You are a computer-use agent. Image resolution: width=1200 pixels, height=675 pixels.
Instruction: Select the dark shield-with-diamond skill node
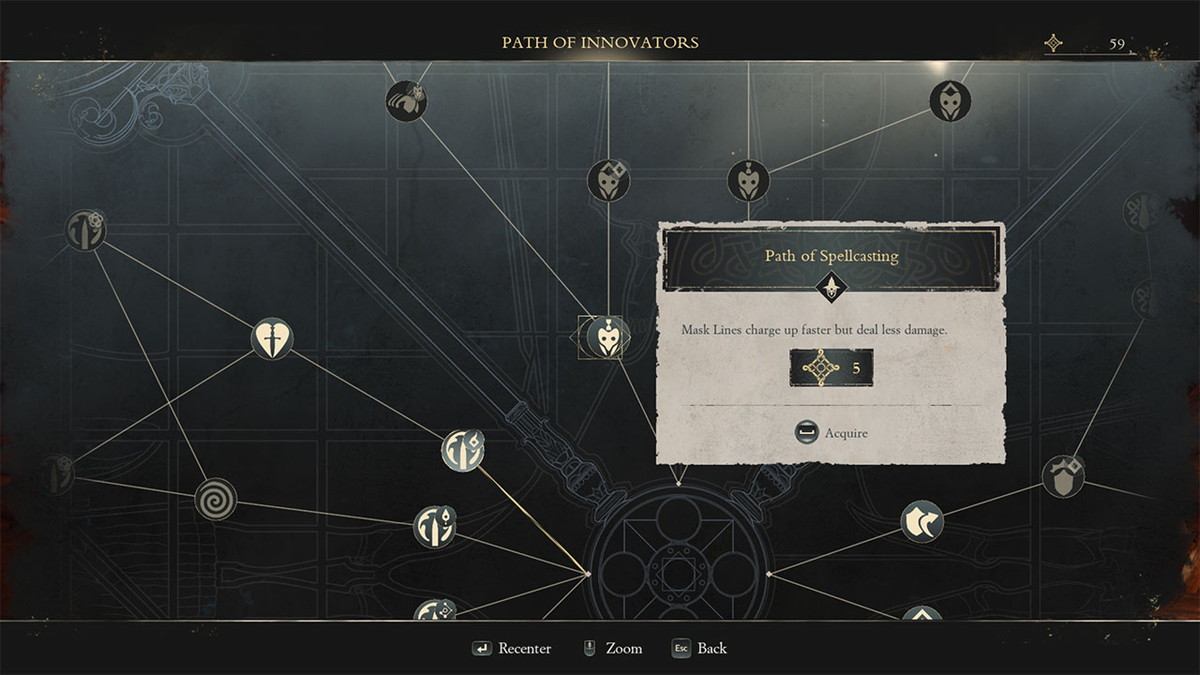tap(1063, 476)
